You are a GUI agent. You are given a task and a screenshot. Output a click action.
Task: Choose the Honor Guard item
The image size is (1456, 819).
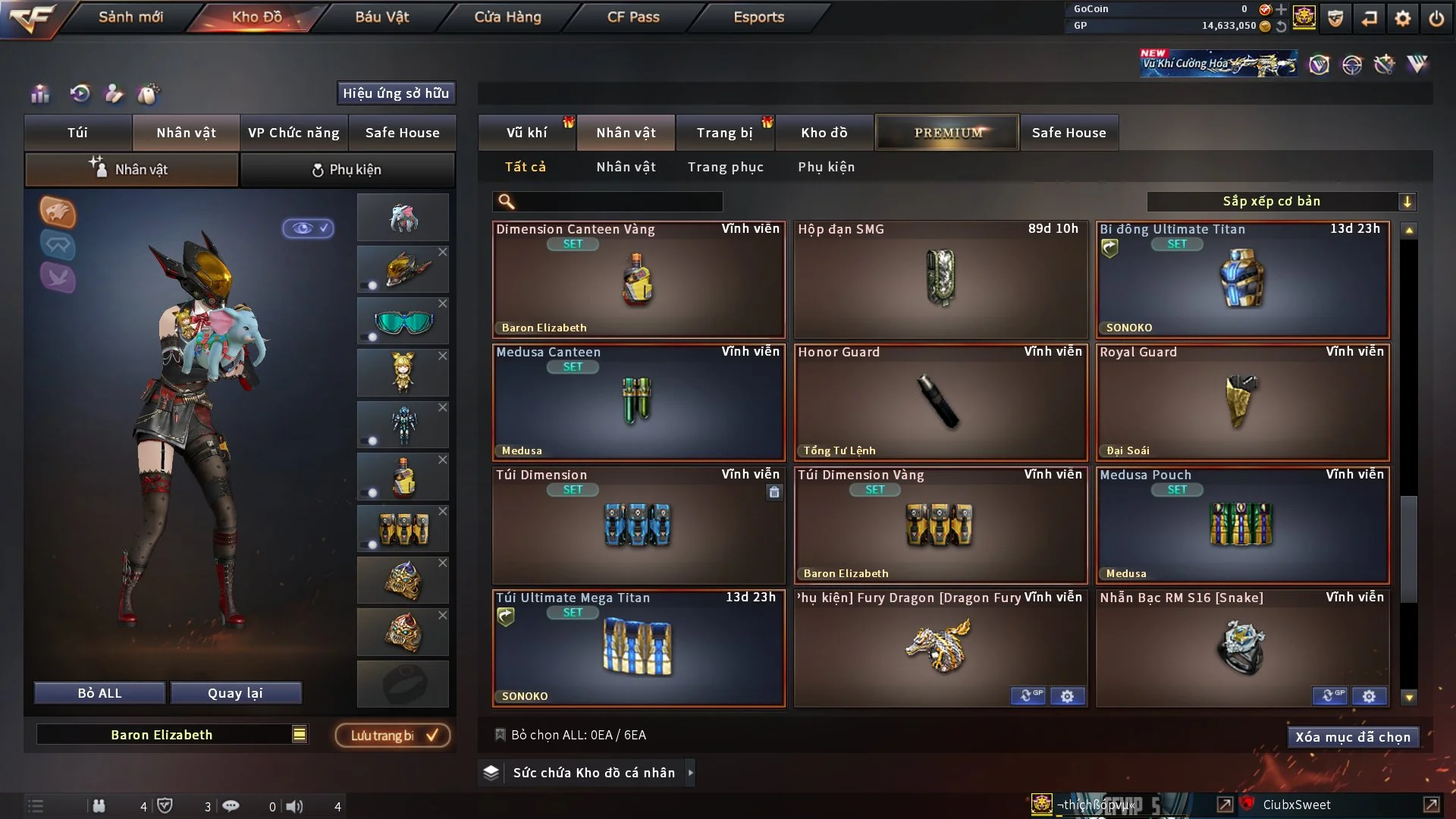pyautogui.click(x=940, y=402)
